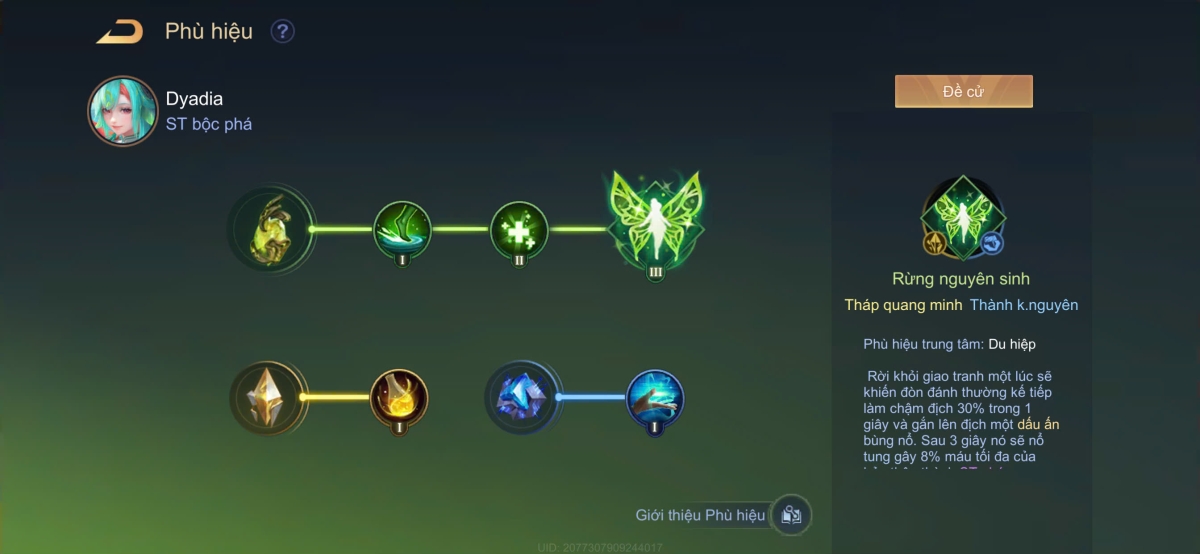The width and height of the screenshot is (1200, 554).
Task: Tap the Rừng nguyên sinh emblem preview
Action: click(x=963, y=218)
